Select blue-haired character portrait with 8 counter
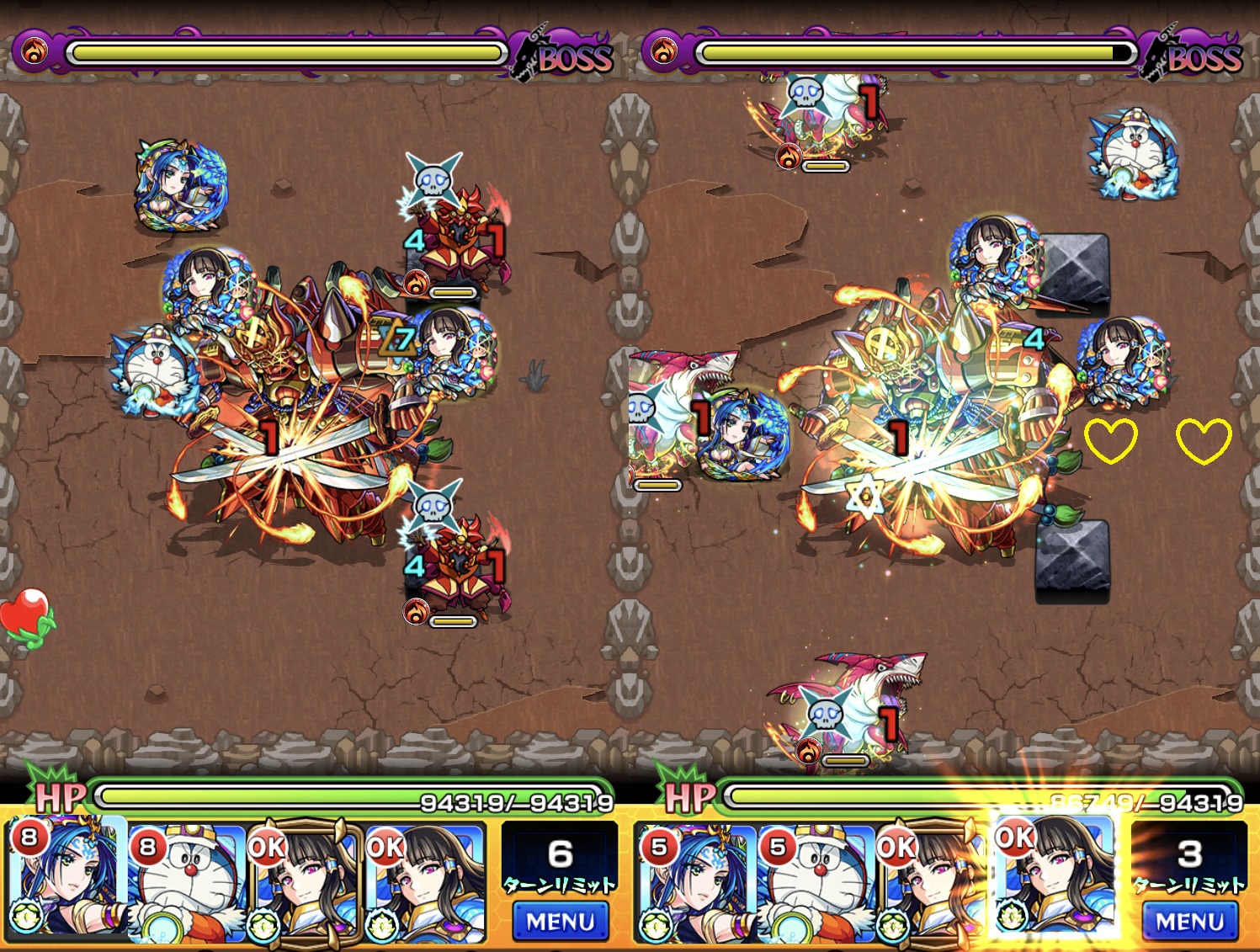 click(67, 880)
